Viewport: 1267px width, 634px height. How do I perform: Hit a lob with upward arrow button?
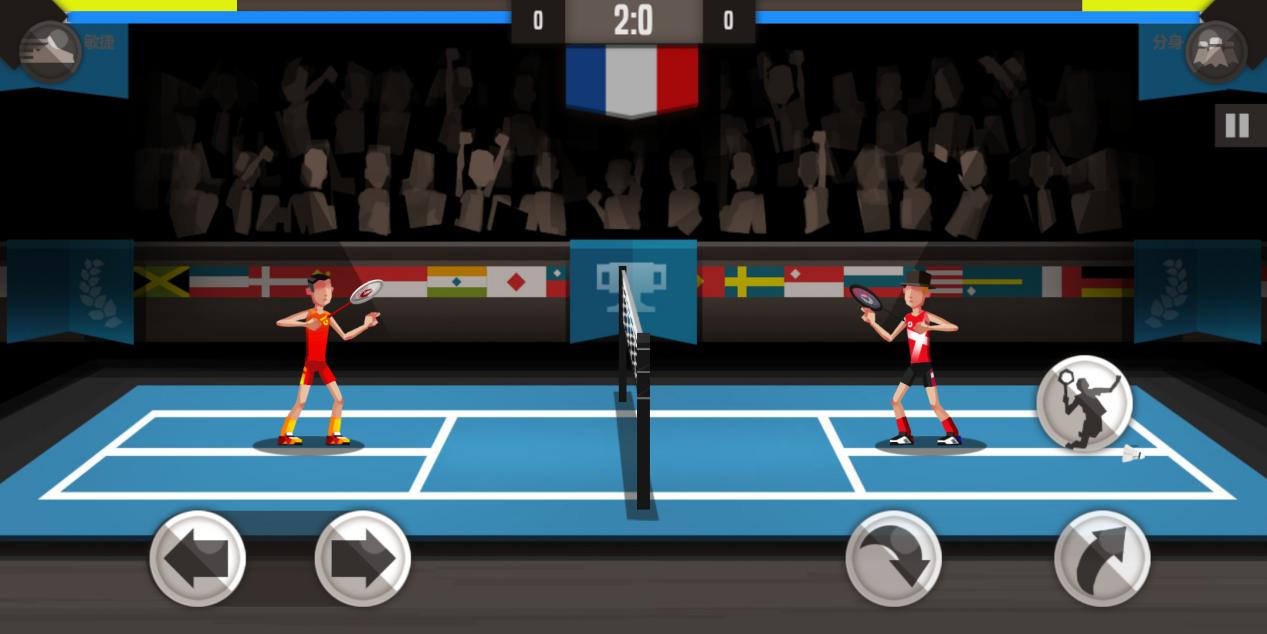coord(1102,559)
